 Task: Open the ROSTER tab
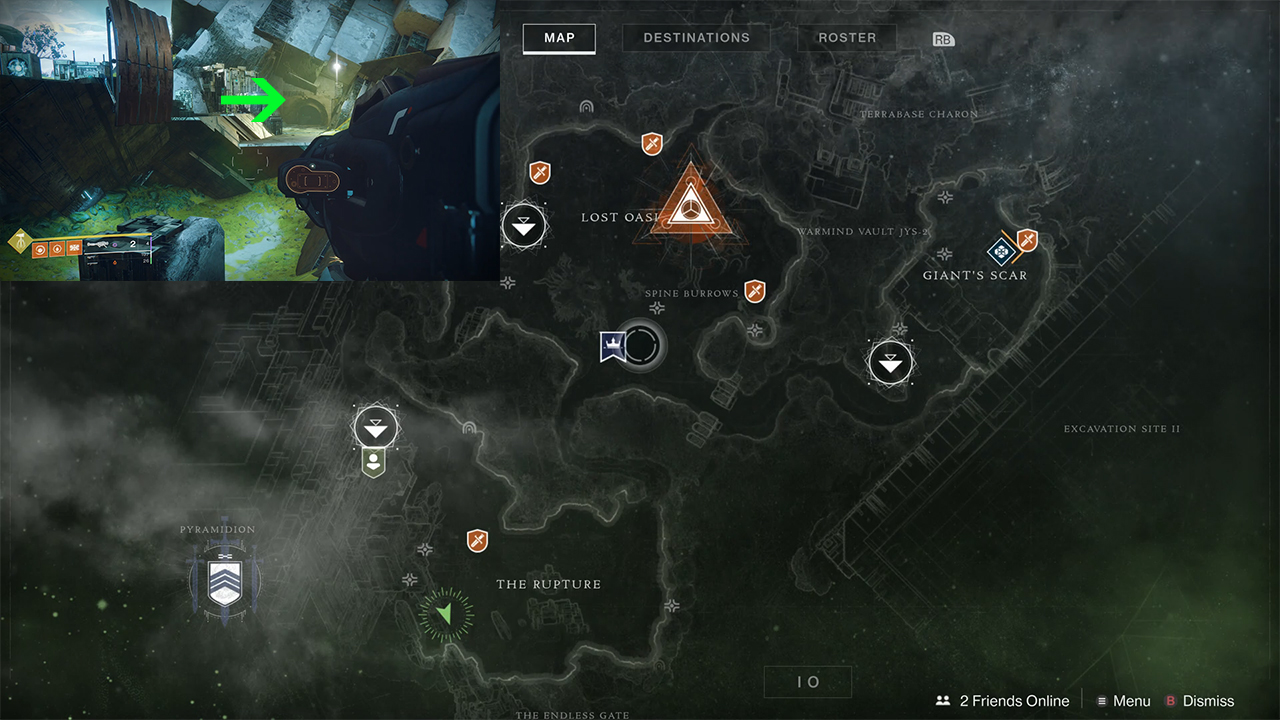(x=847, y=38)
